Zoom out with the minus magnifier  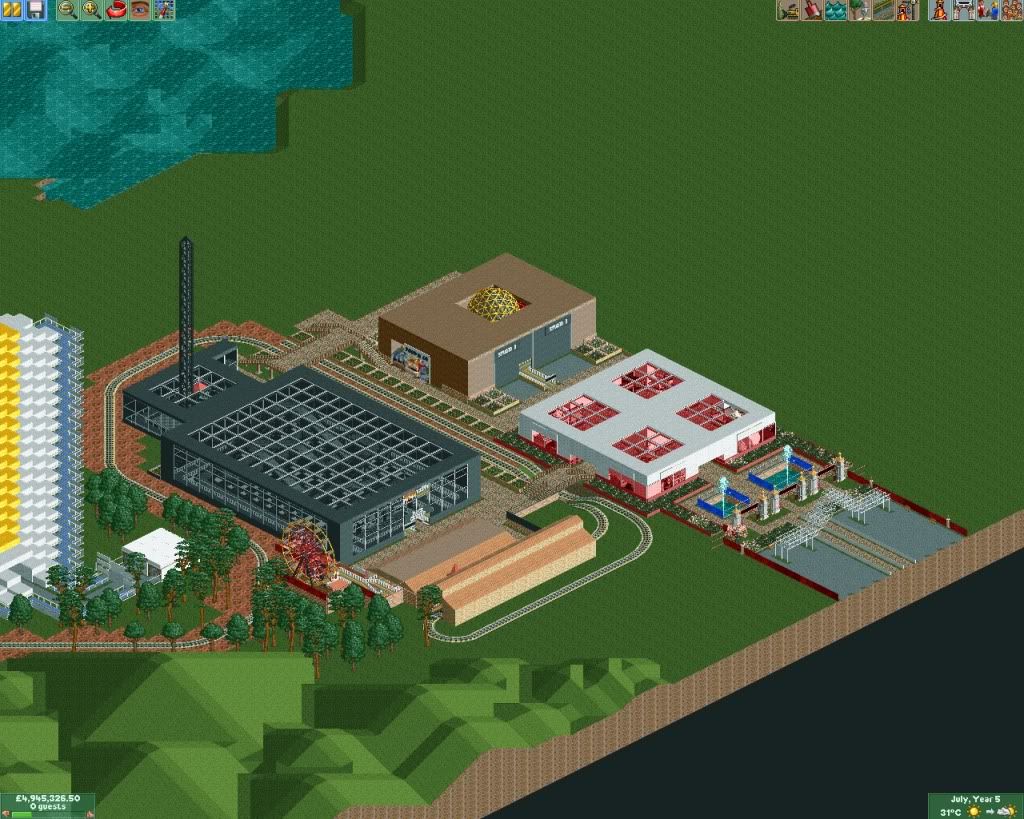(67, 10)
